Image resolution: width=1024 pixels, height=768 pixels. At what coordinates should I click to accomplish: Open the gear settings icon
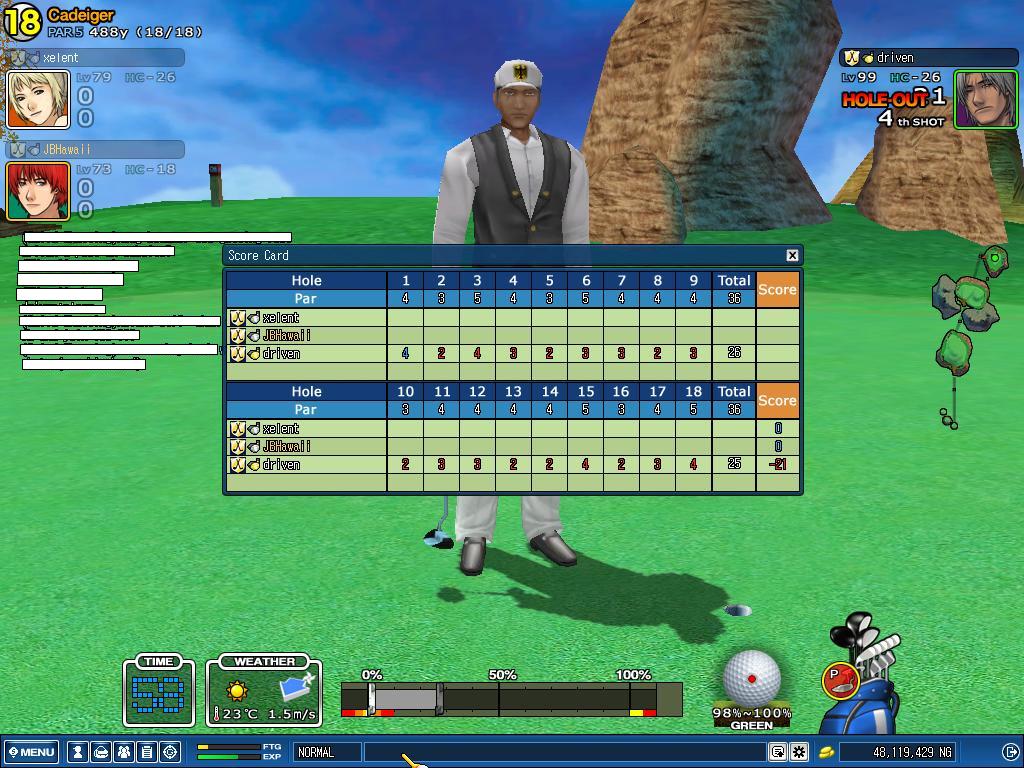(x=799, y=752)
